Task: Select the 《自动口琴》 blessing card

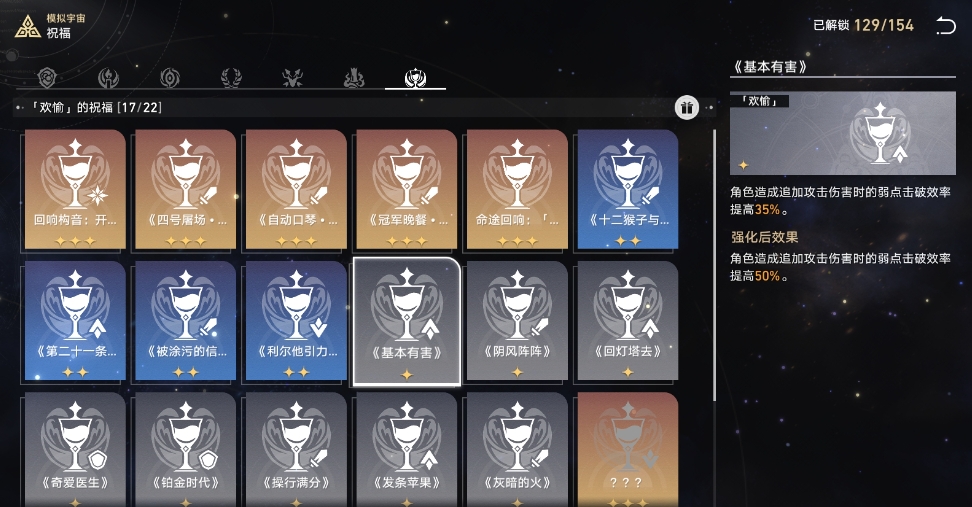Action: pos(296,190)
